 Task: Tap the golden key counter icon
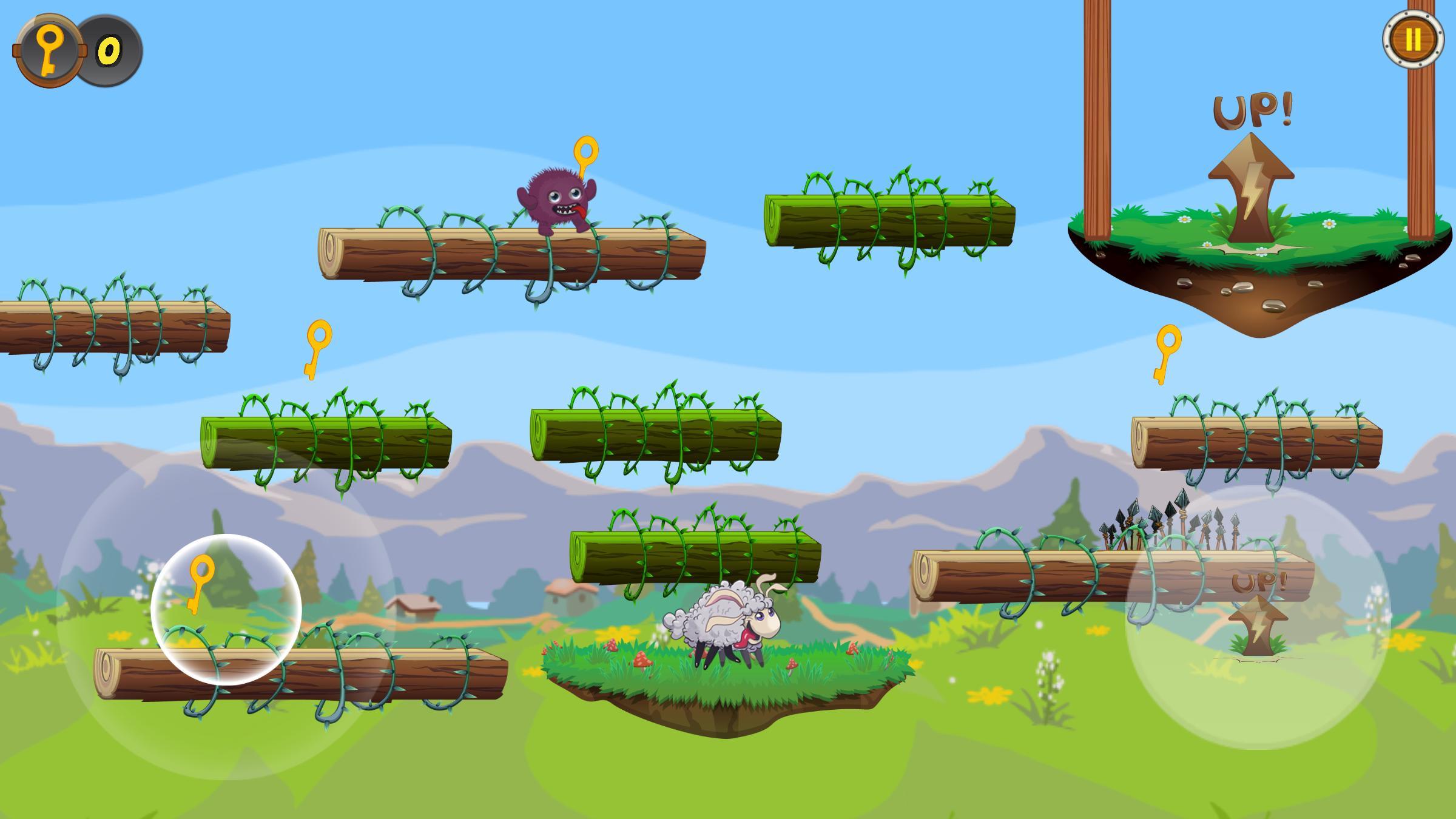tap(49, 48)
